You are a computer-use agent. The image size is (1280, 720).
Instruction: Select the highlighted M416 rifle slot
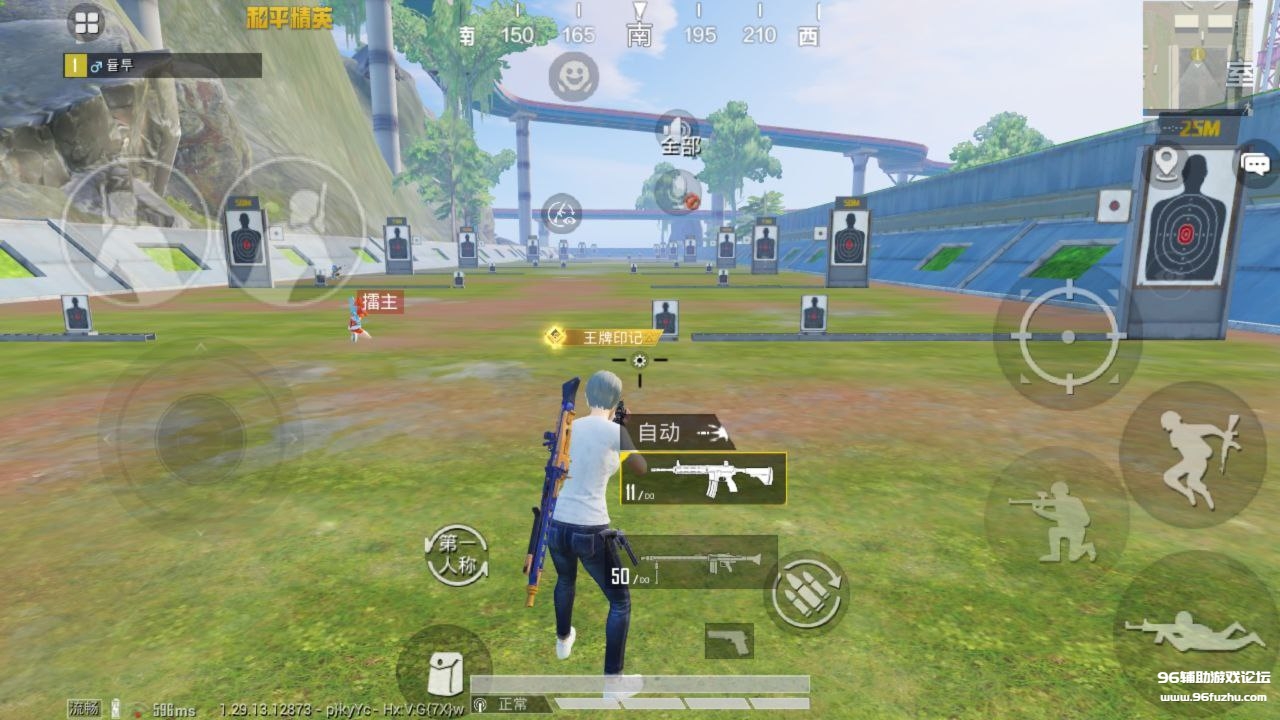click(x=703, y=478)
